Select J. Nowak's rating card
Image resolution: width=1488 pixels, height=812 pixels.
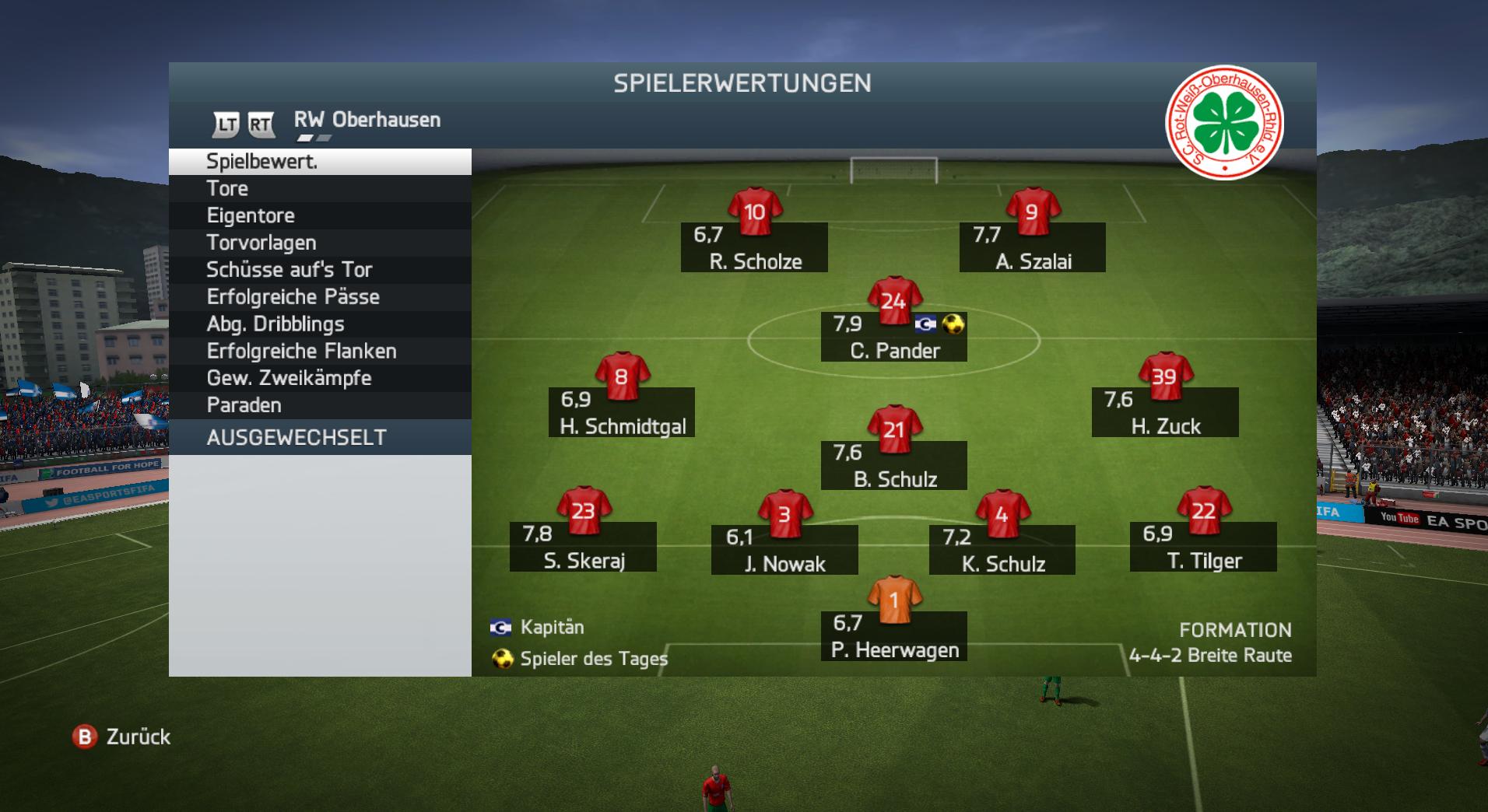pyautogui.click(x=784, y=550)
